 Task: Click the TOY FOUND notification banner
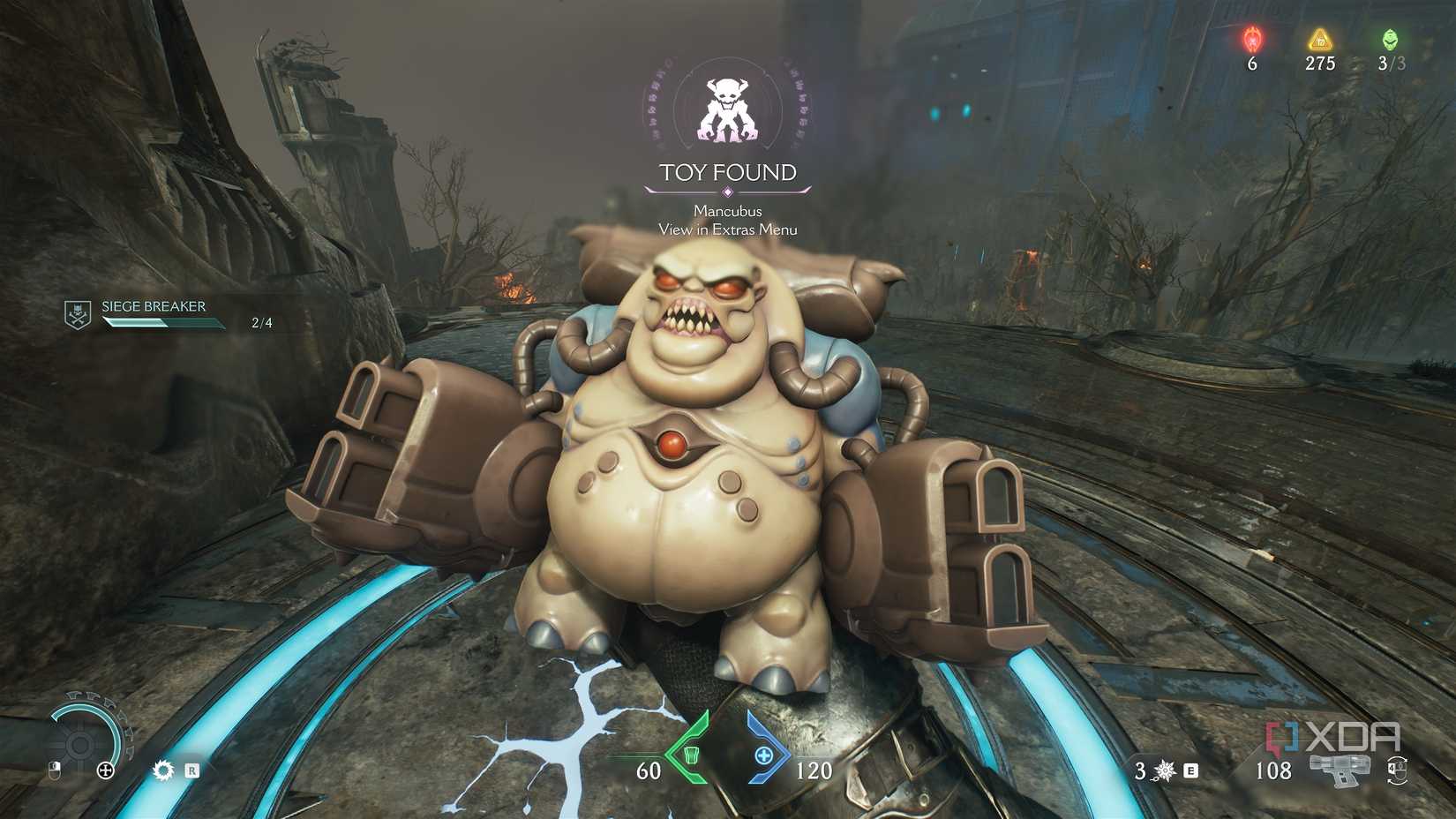(726, 174)
